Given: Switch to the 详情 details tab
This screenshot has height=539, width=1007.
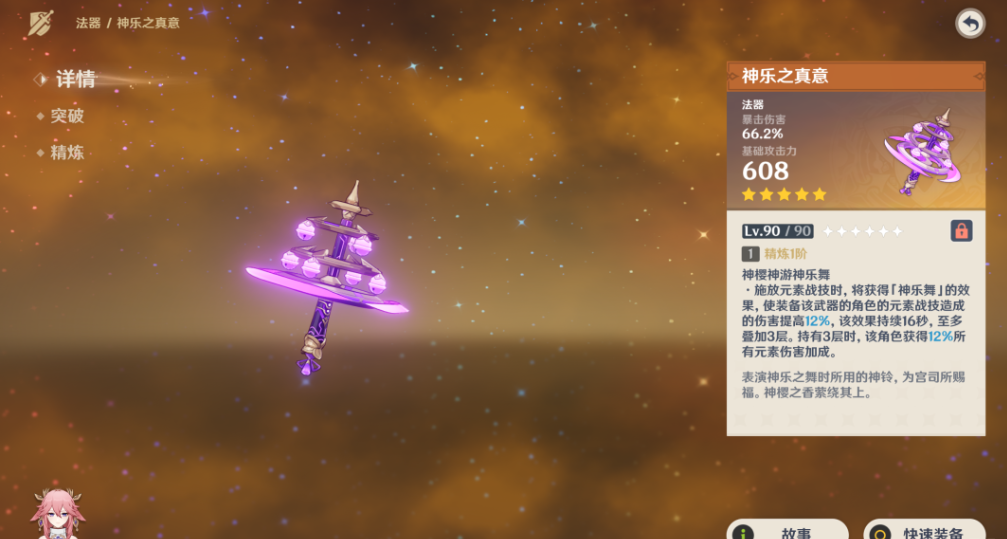Looking at the screenshot, I should coord(74,80).
